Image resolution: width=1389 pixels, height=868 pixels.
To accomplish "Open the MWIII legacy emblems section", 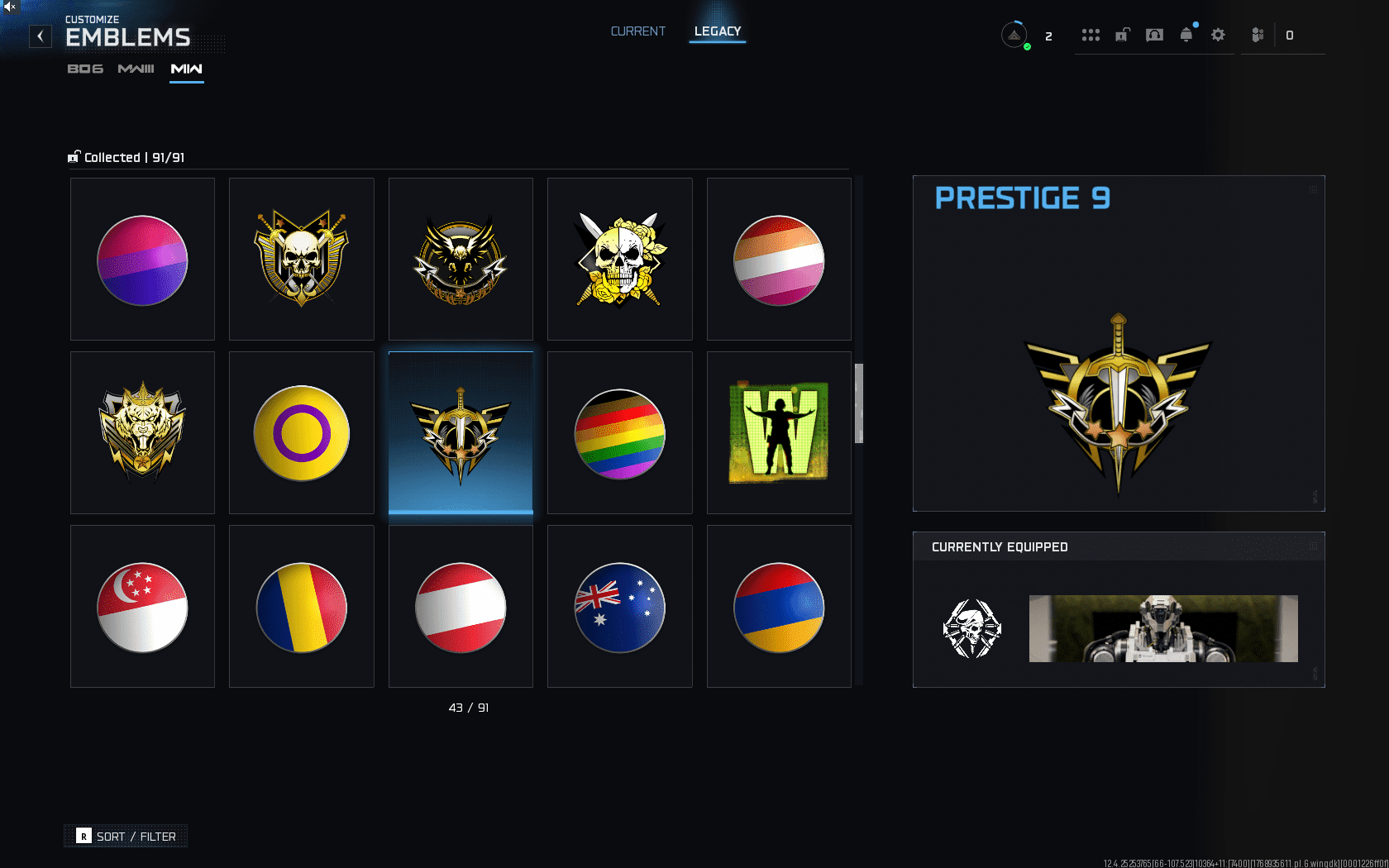I will pos(135,69).
